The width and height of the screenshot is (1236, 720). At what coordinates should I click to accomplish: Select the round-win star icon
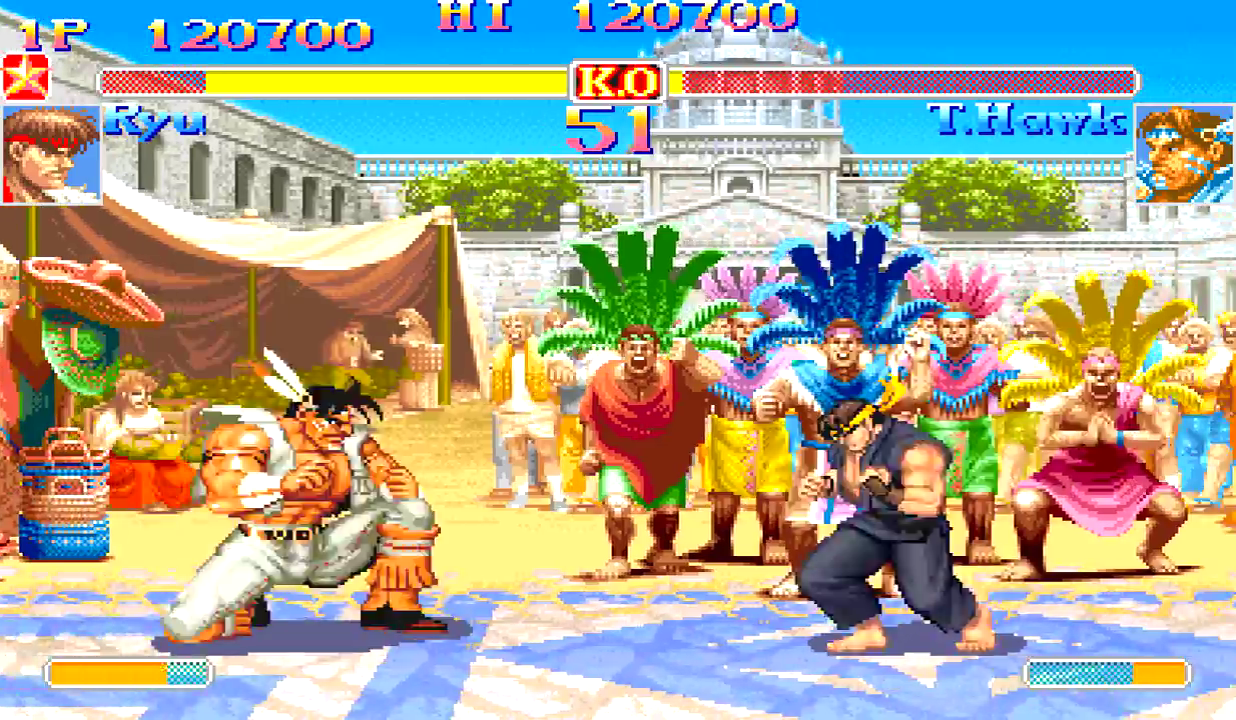point(25,77)
